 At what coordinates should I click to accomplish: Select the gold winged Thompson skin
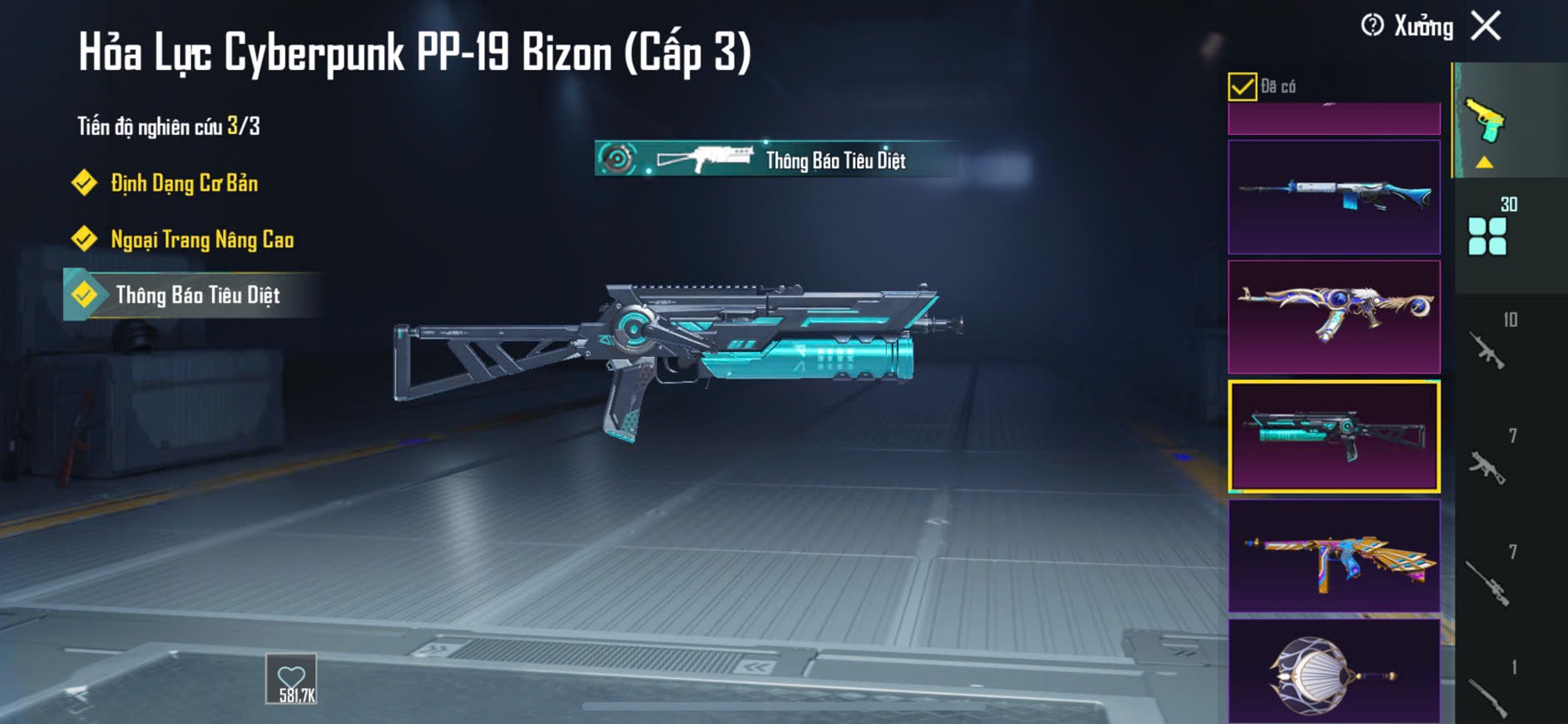1333,556
